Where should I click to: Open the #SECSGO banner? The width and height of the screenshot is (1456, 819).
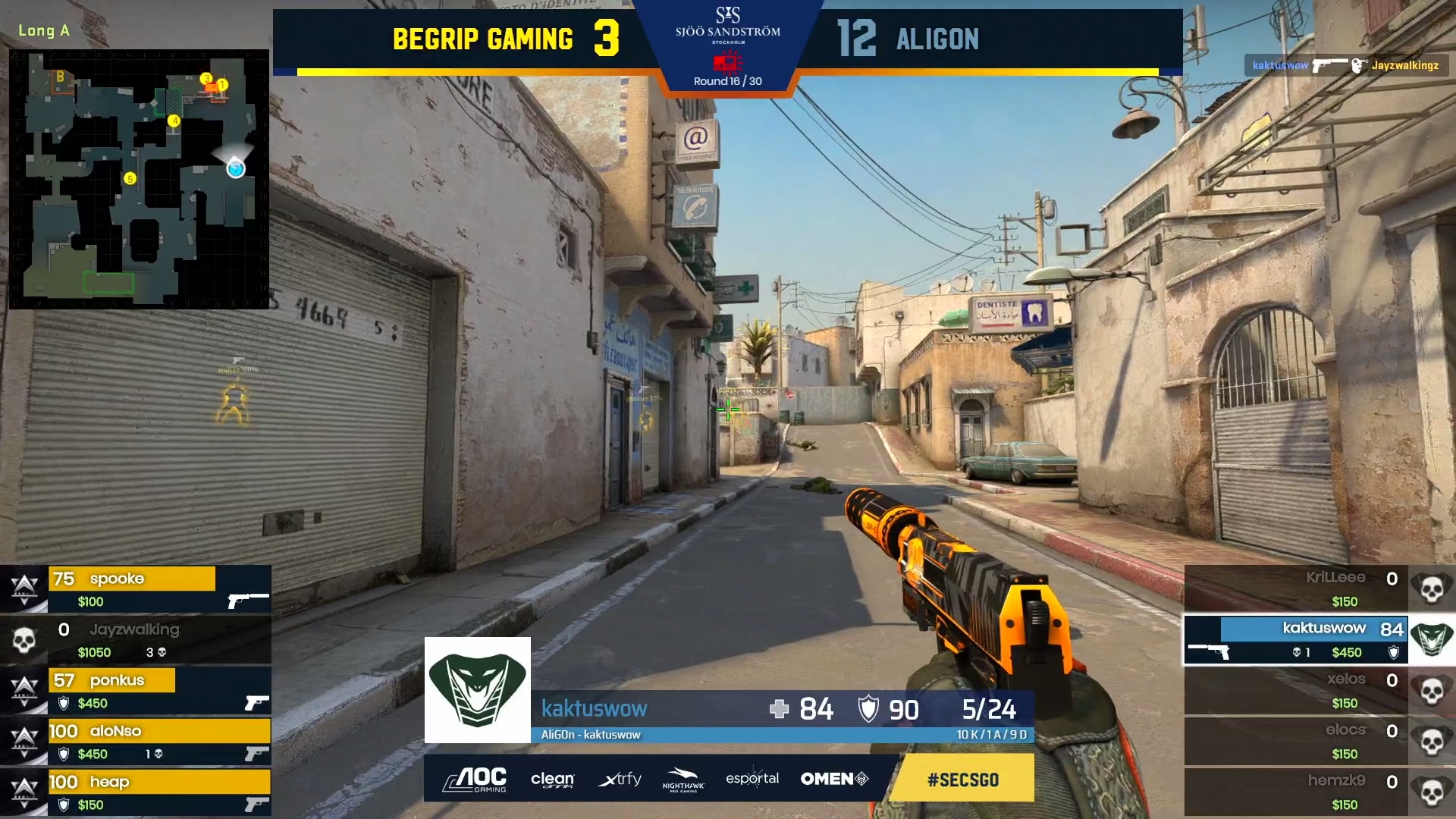point(962,779)
